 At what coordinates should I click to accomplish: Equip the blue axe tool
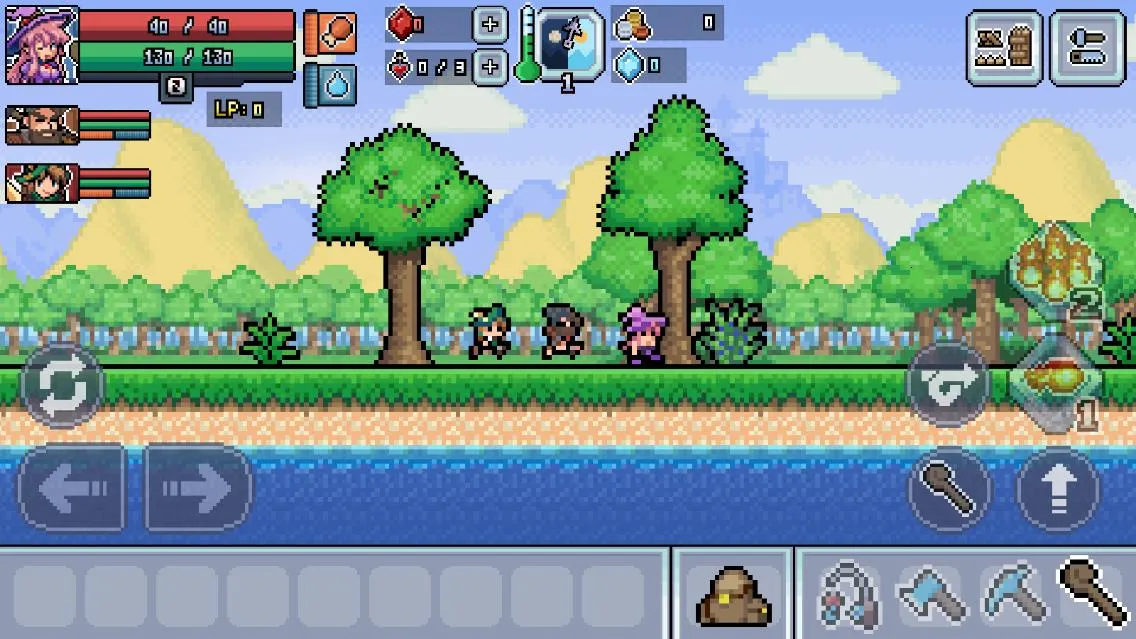(x=930, y=596)
